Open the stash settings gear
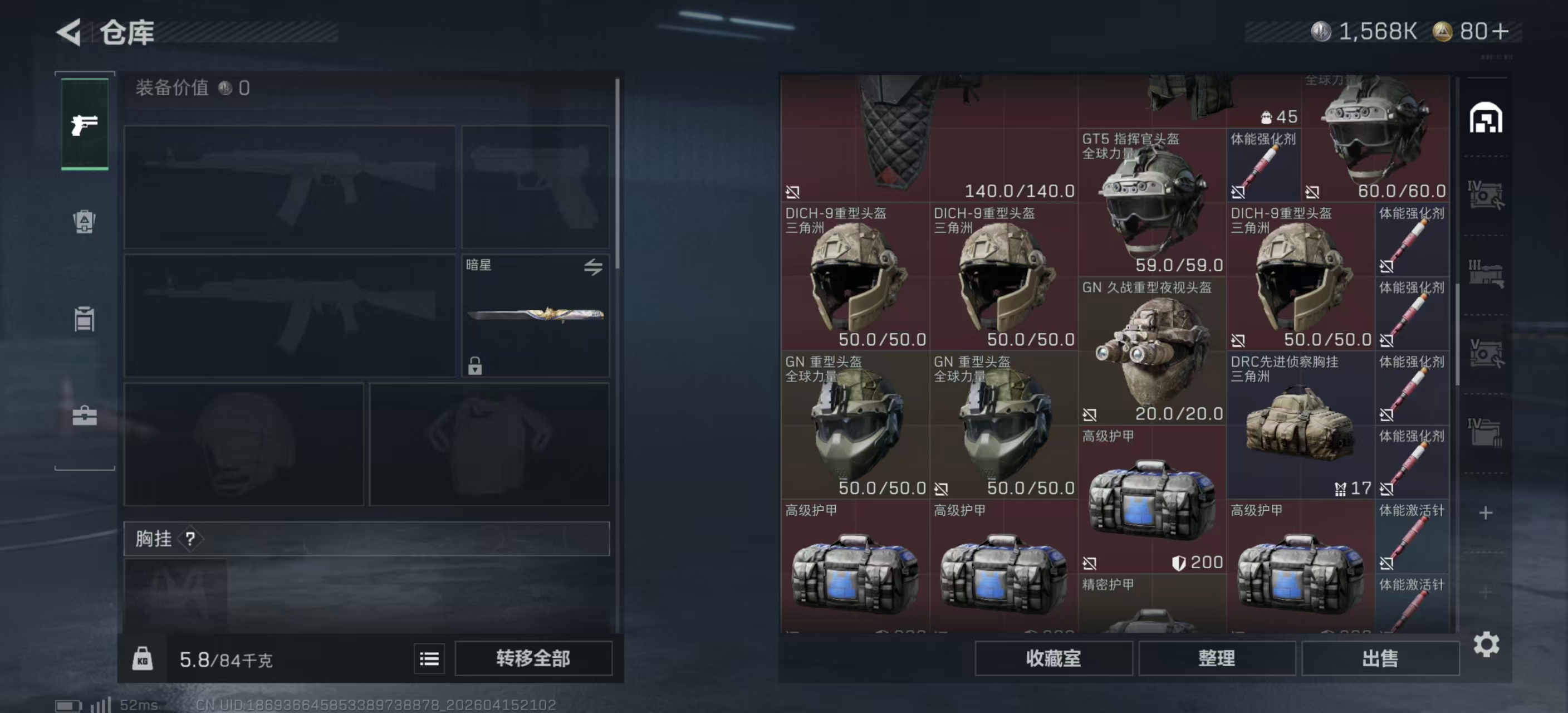 pyautogui.click(x=1486, y=644)
